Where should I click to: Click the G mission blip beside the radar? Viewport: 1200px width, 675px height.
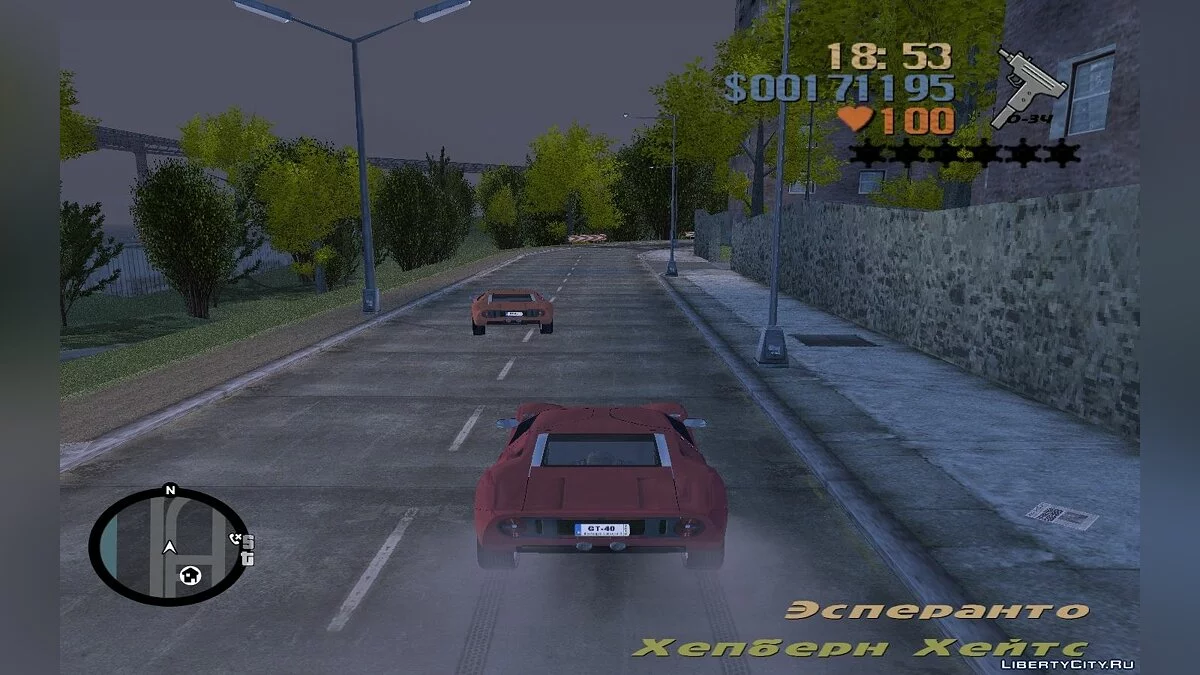247,557
